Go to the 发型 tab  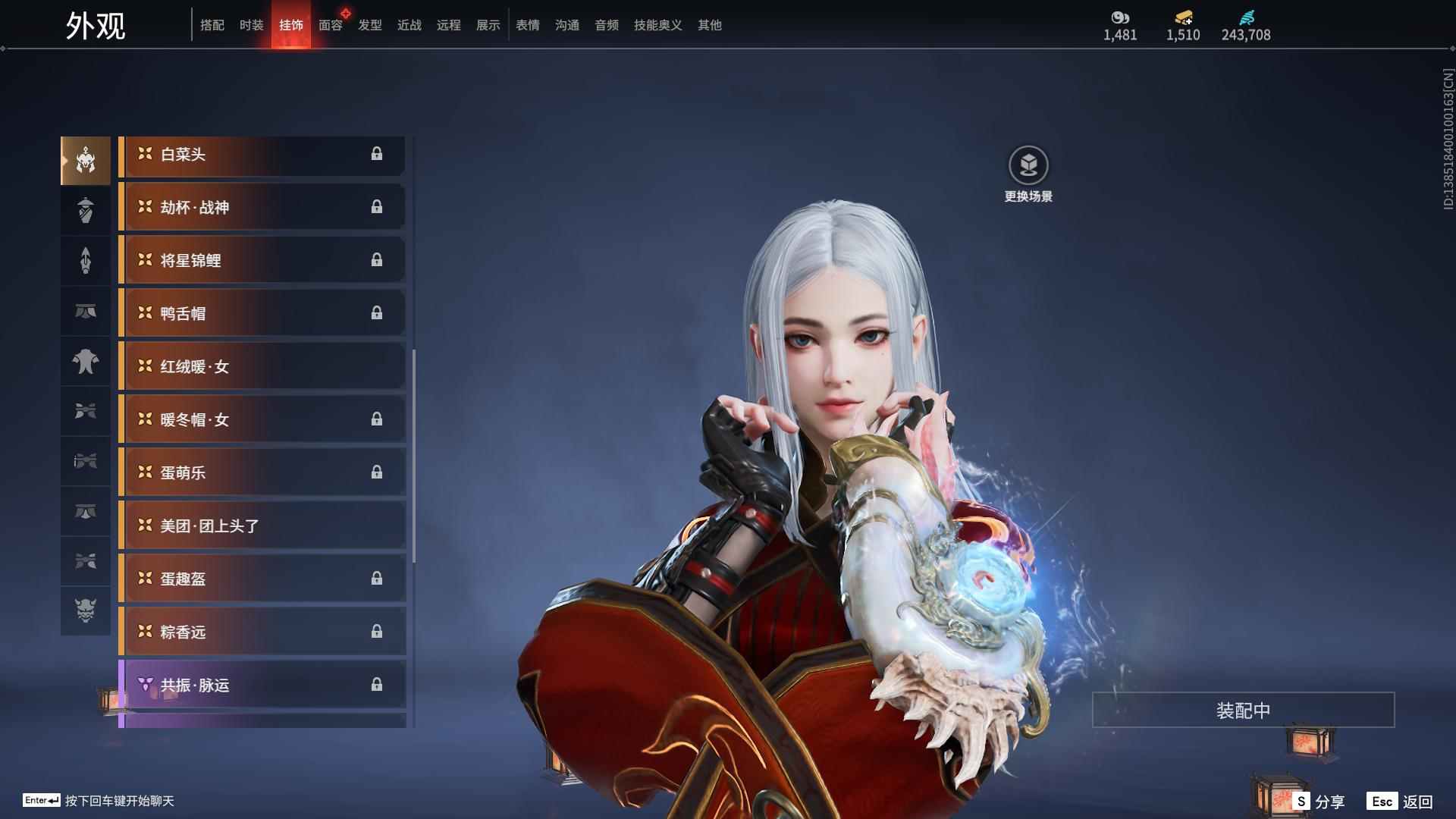[369, 25]
